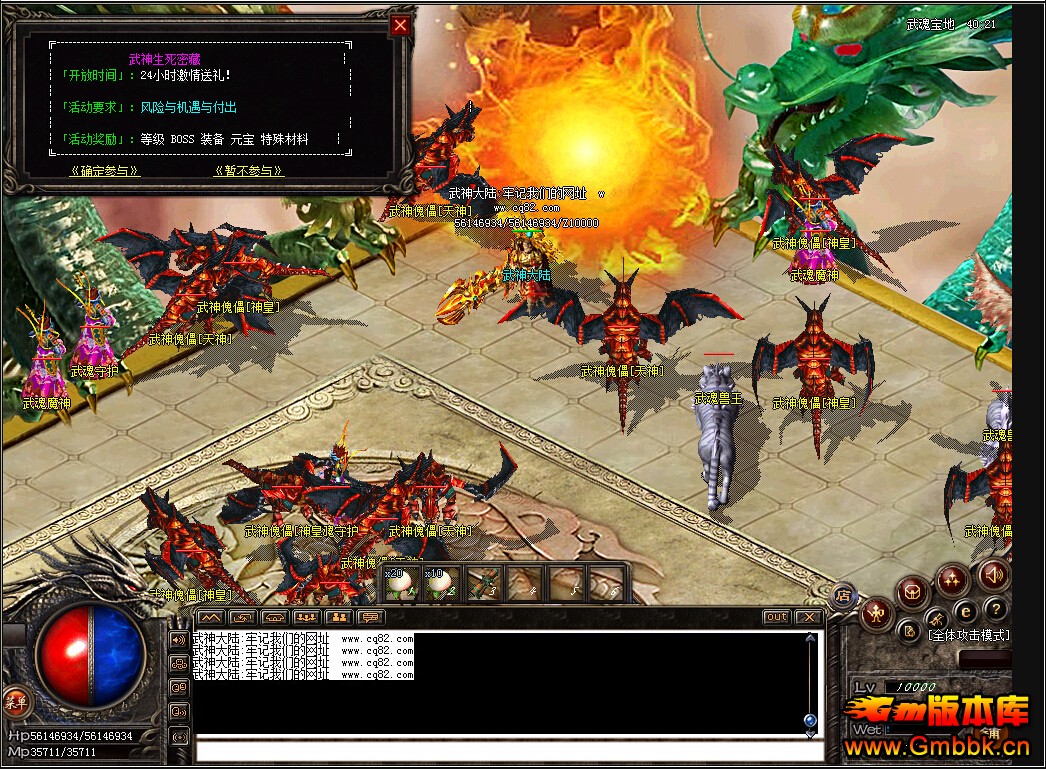This screenshot has width=1046, height=769.
Task: Close the 武神生死密藏 event dialog
Action: click(x=400, y=25)
